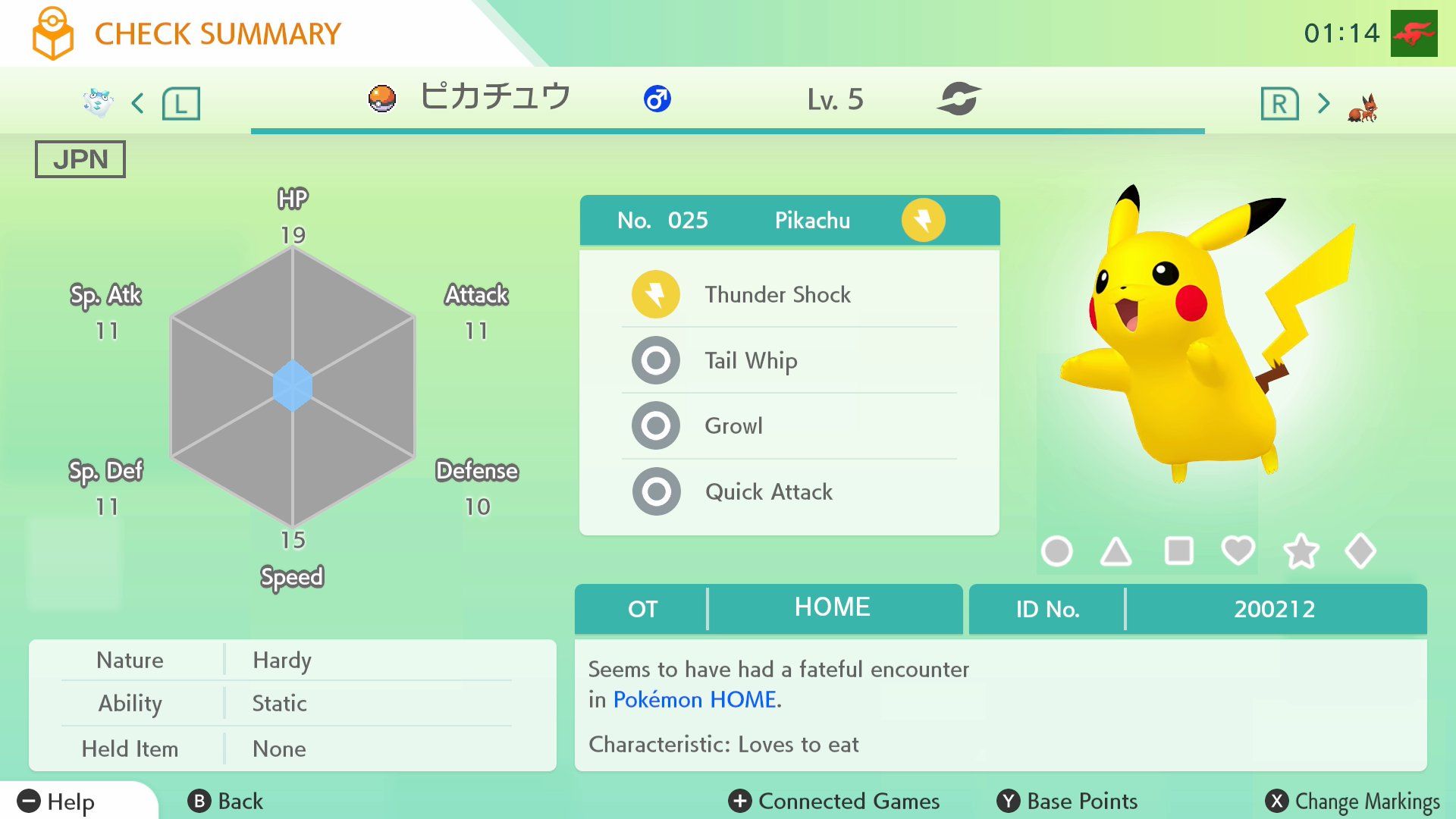This screenshot has height=819, width=1456.
Task: Open Connected Games from the bottom bar
Action: pyautogui.click(x=833, y=801)
